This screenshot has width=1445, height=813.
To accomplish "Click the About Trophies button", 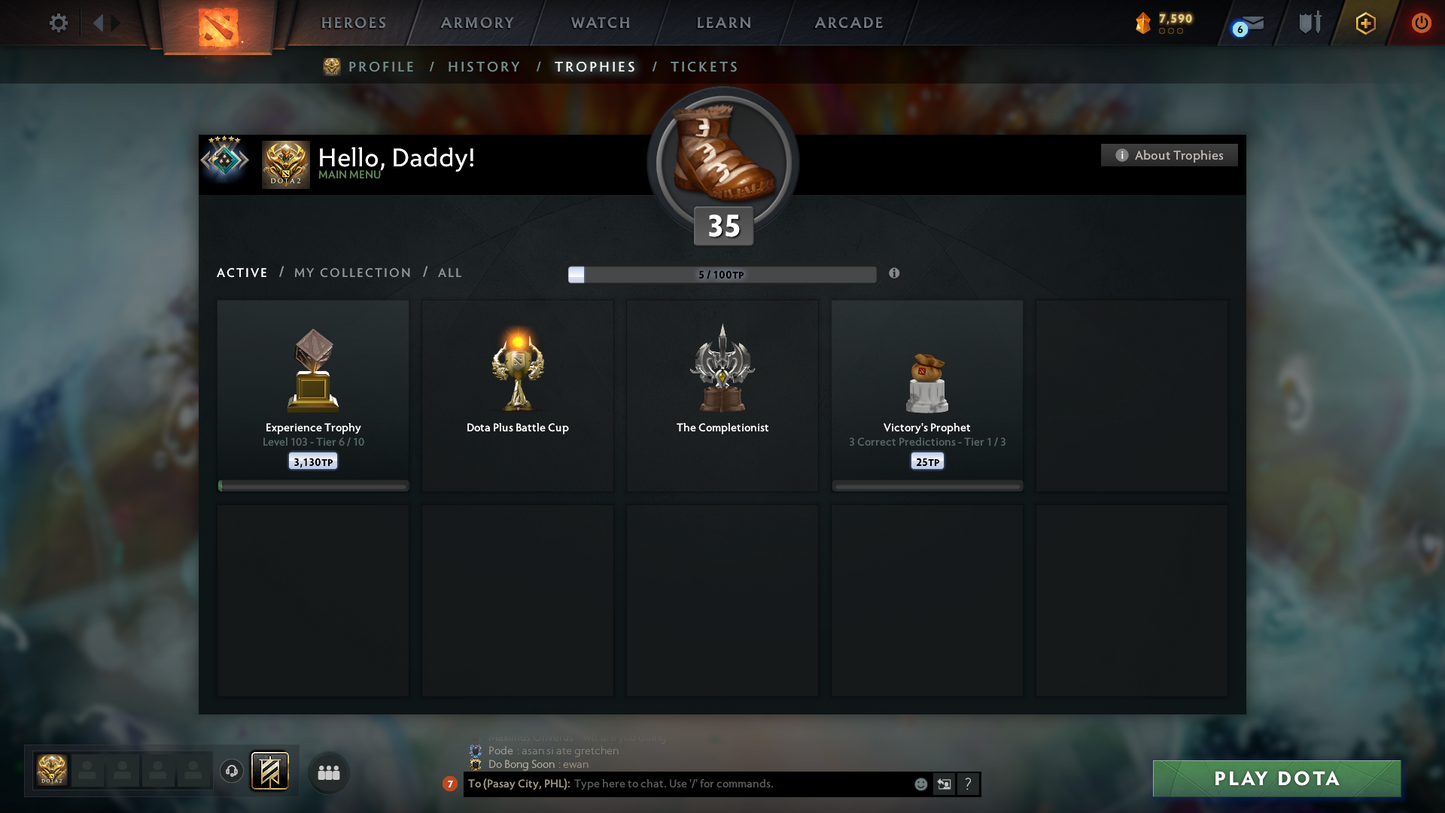I will [1169, 155].
